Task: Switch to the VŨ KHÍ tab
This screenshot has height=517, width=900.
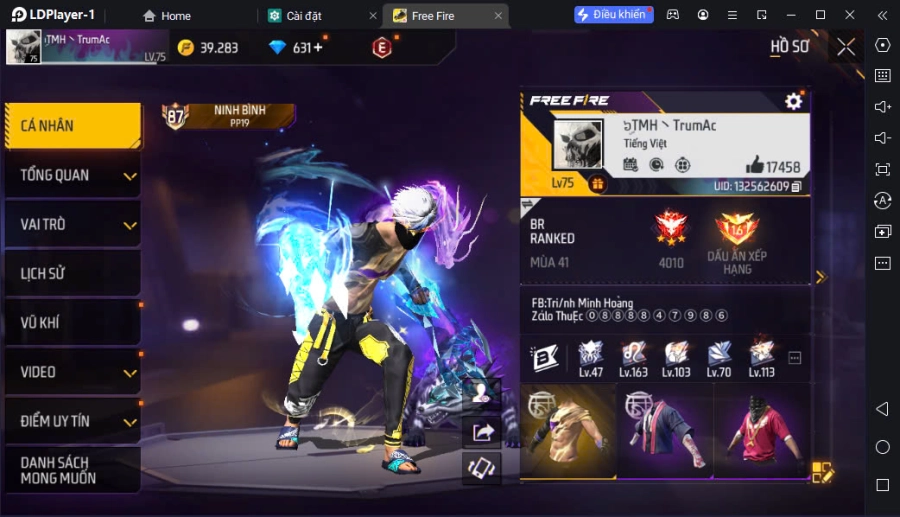Action: [70, 322]
